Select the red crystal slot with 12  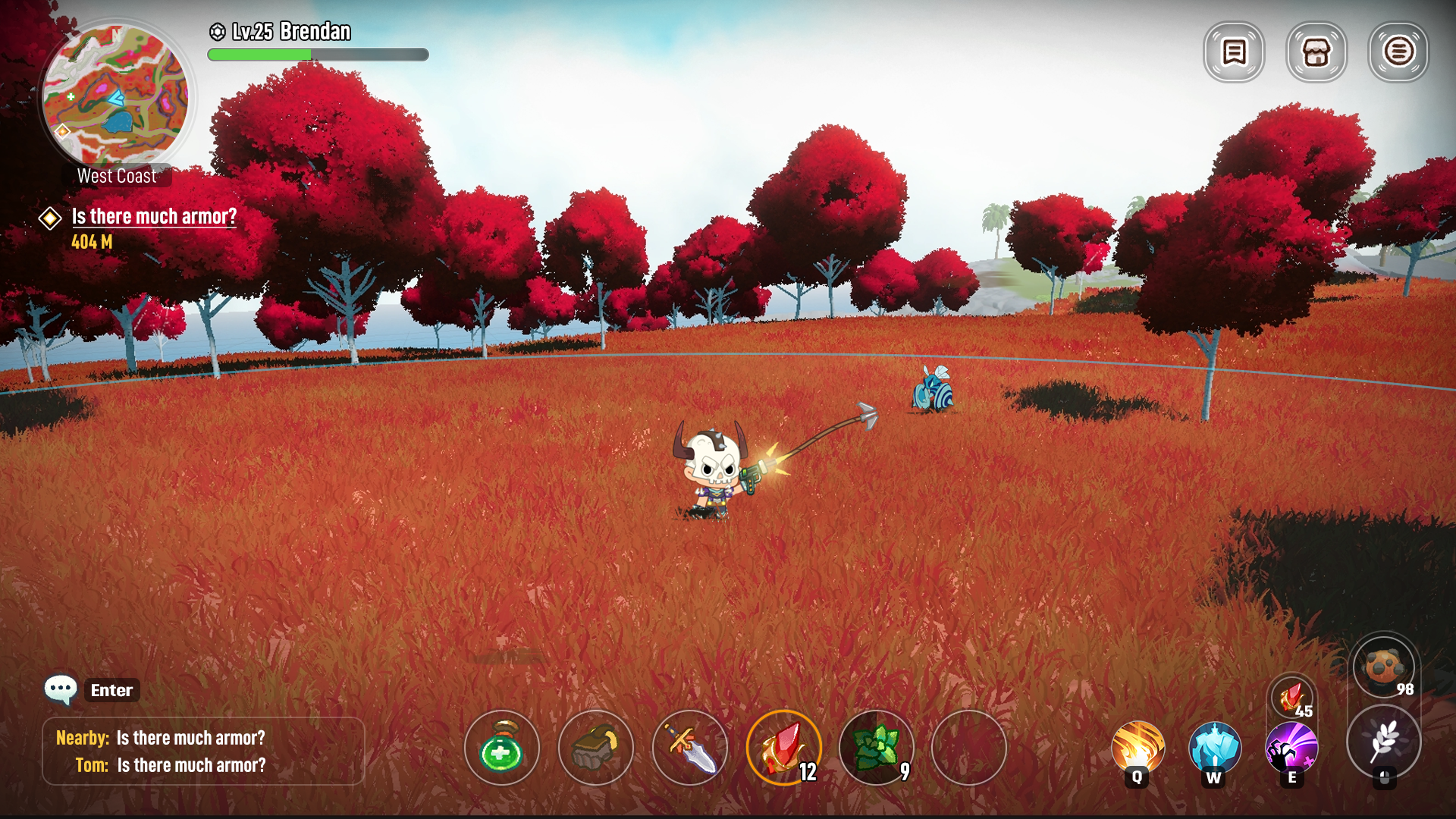[x=784, y=748]
